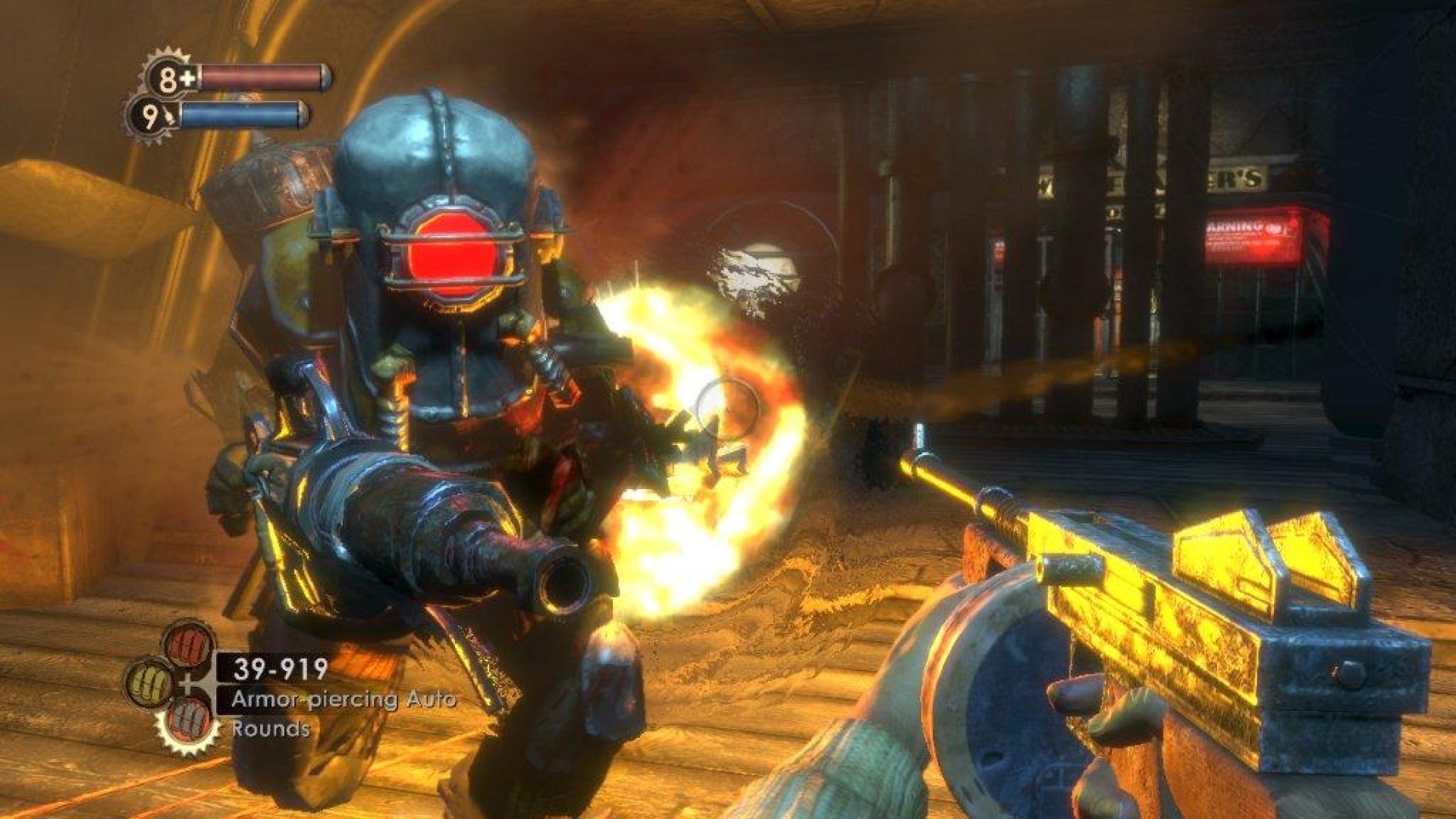Switch to the green bullets ammo icon
This screenshot has height=819, width=1456.
click(152, 682)
